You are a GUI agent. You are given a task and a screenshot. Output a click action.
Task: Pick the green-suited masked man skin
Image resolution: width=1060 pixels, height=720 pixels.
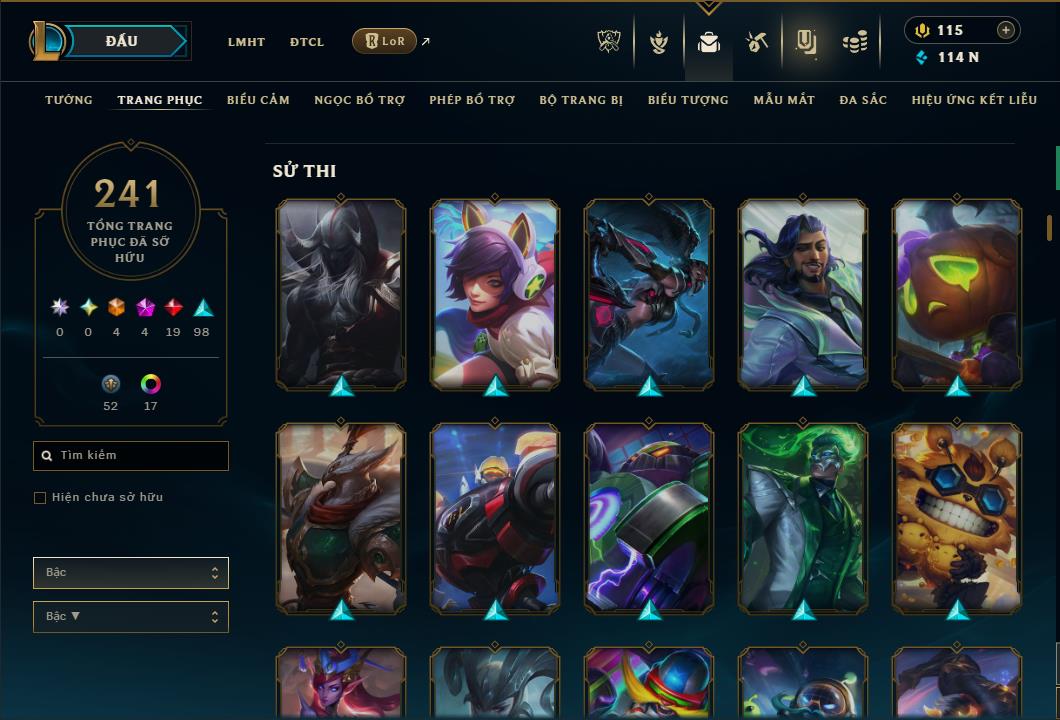point(803,517)
